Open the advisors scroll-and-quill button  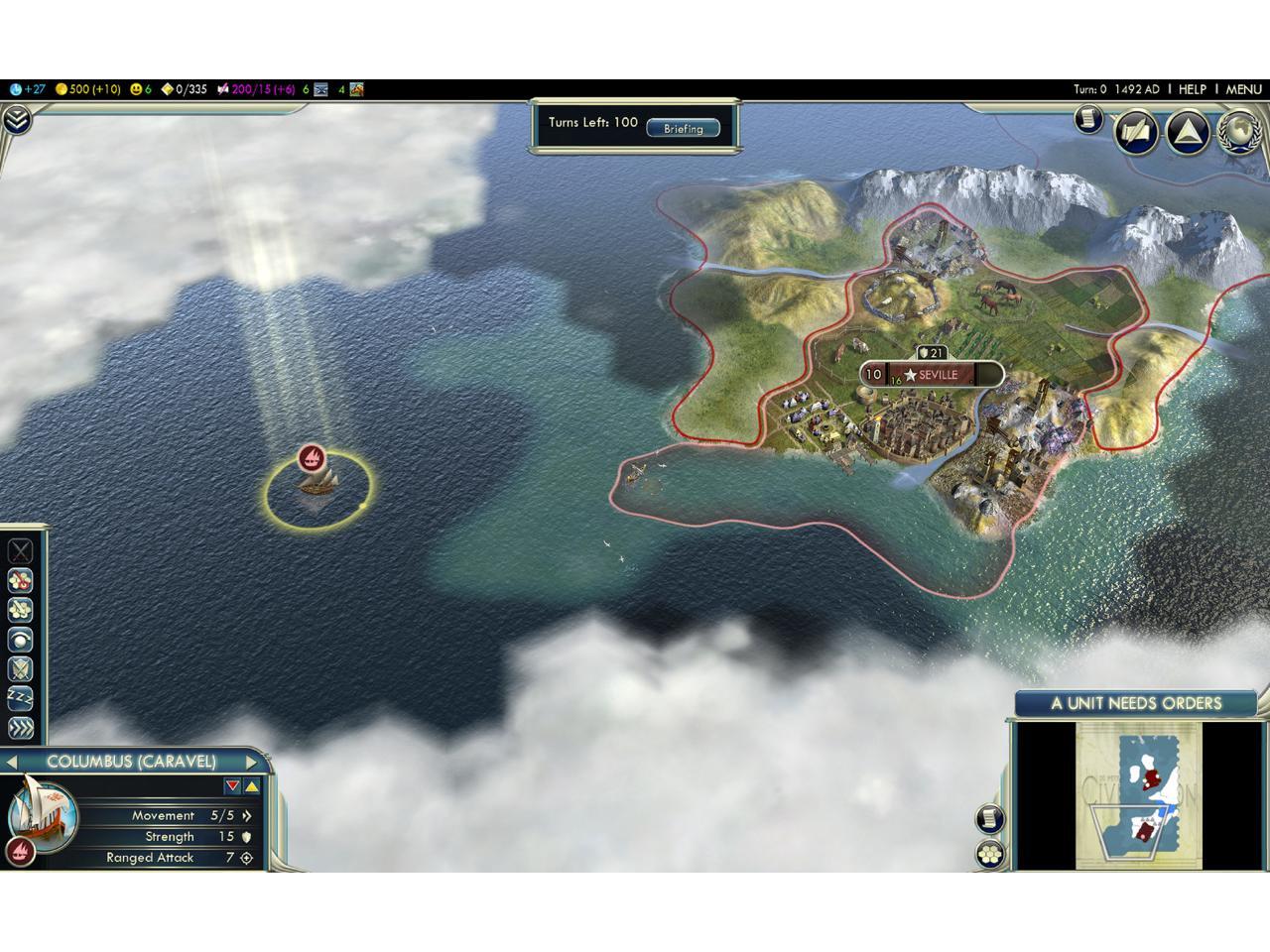(x=1136, y=132)
